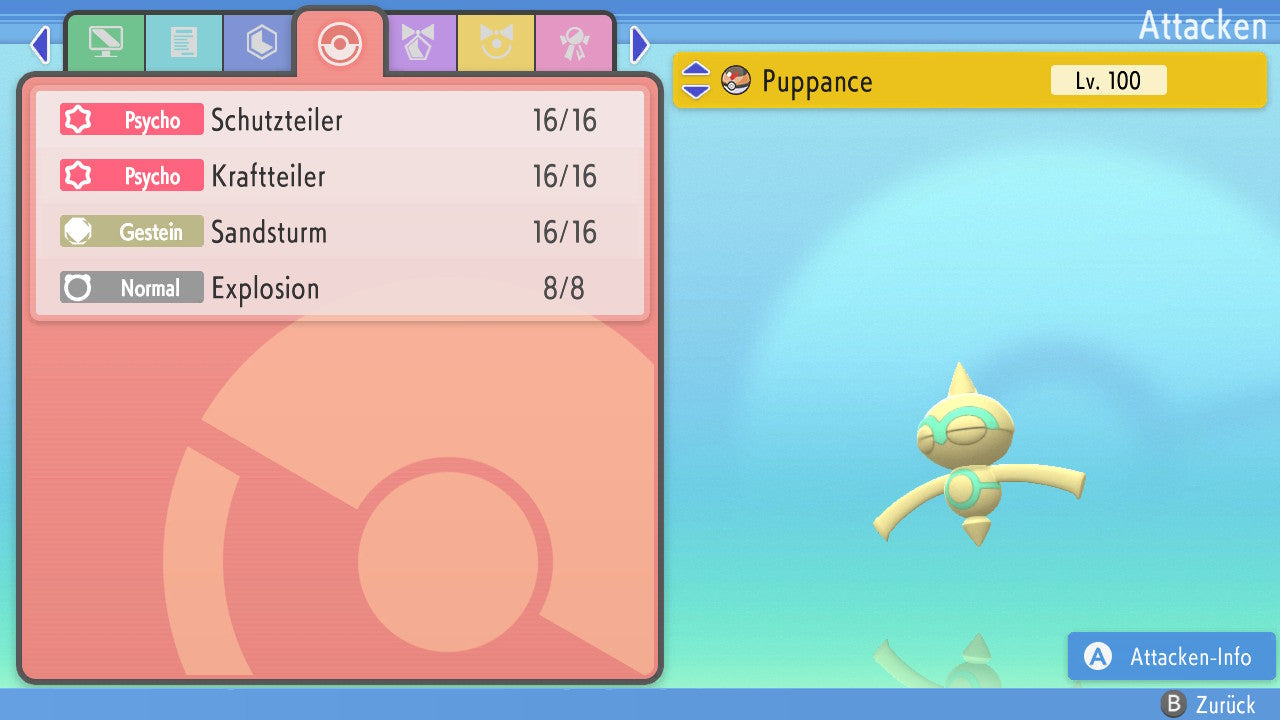The image size is (1280, 720).
Task: Select the Schutzteiler move row
Action: [x=340, y=121]
